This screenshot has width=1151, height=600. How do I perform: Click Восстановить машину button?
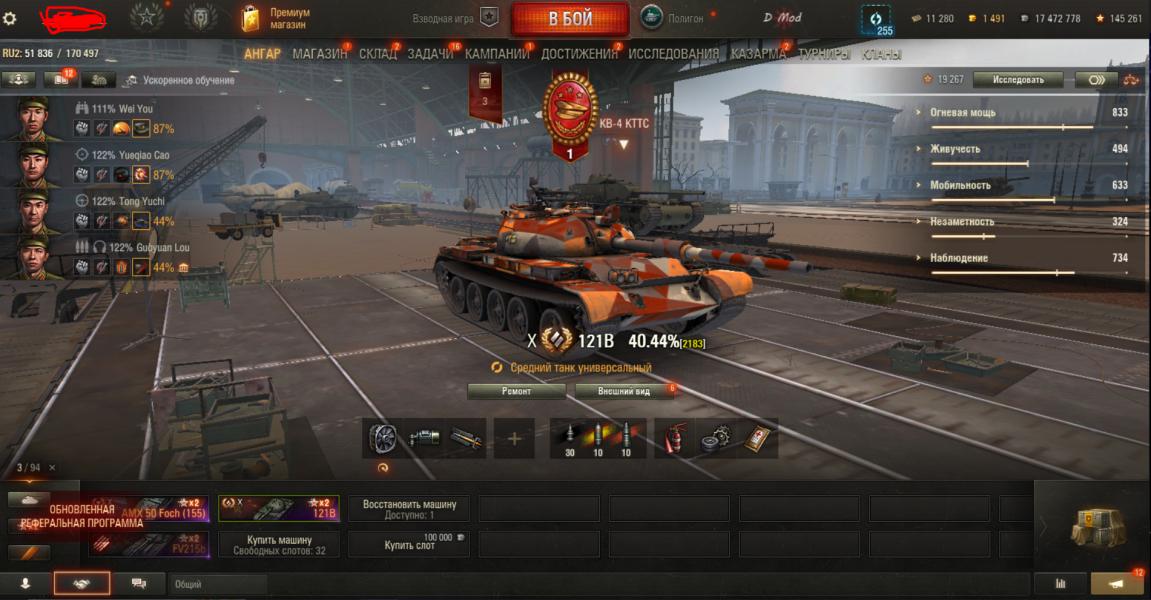point(409,509)
